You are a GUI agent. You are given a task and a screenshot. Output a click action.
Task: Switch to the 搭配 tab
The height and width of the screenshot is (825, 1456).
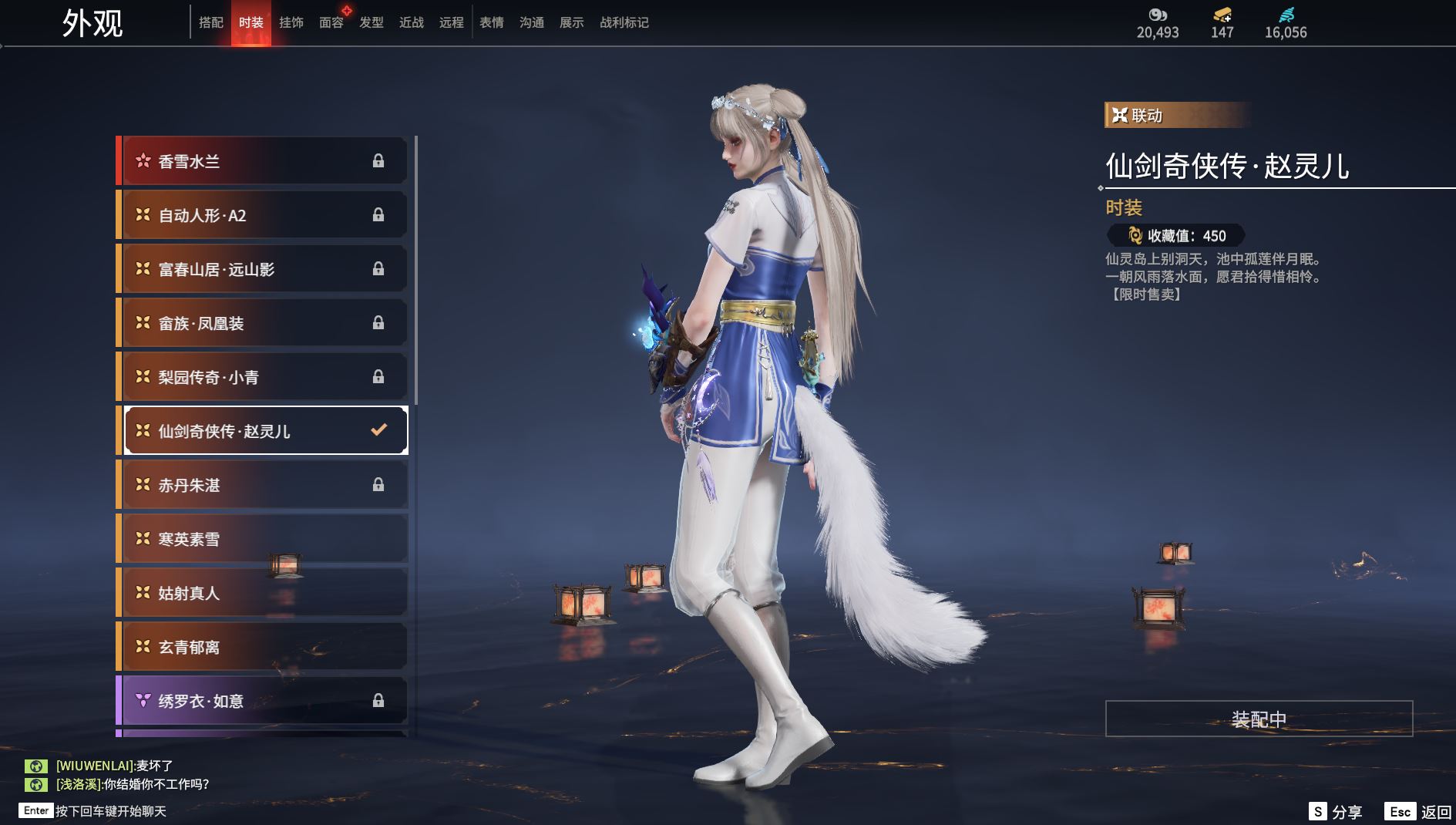[210, 23]
